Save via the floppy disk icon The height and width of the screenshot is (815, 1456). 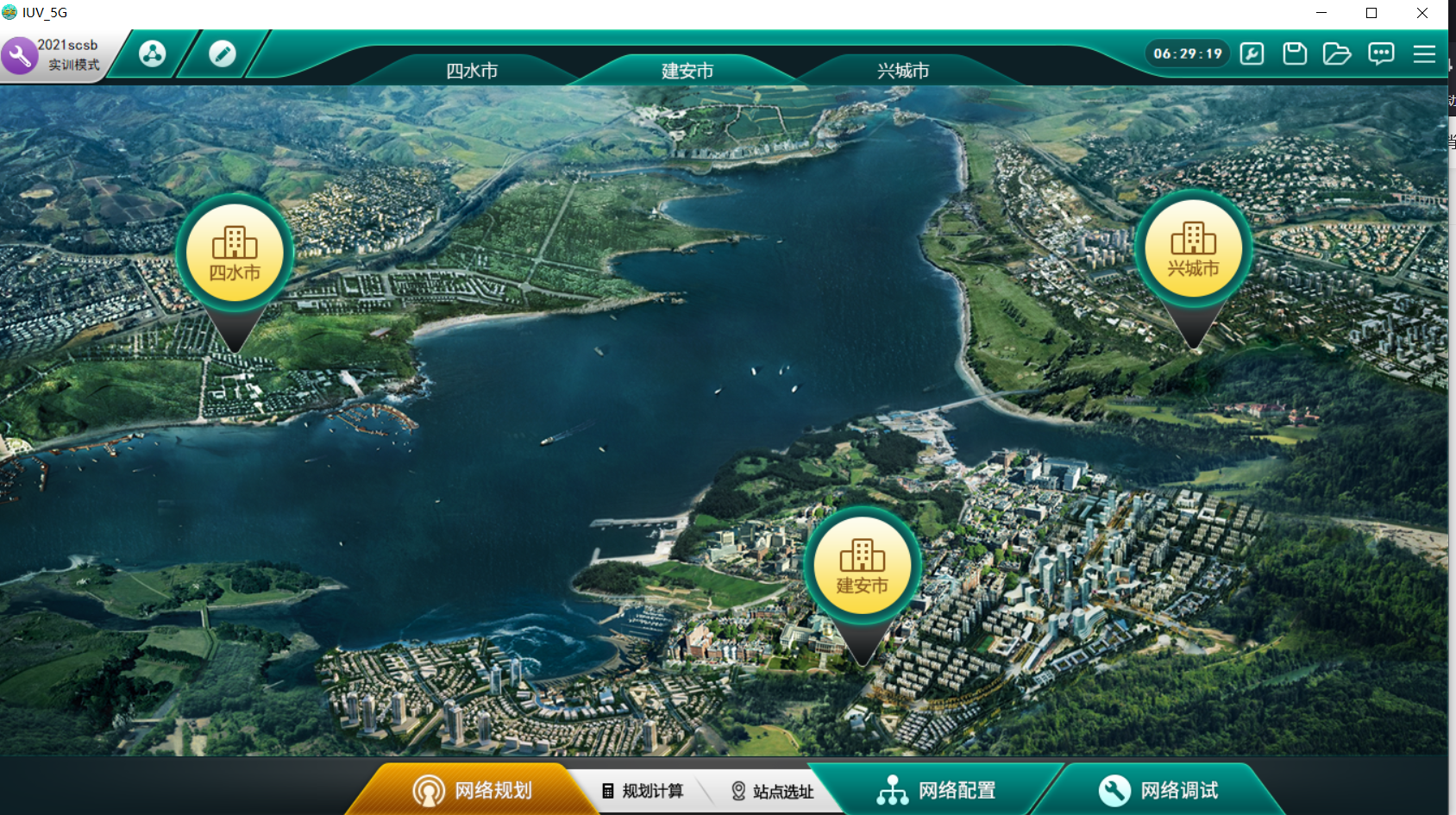(1295, 54)
